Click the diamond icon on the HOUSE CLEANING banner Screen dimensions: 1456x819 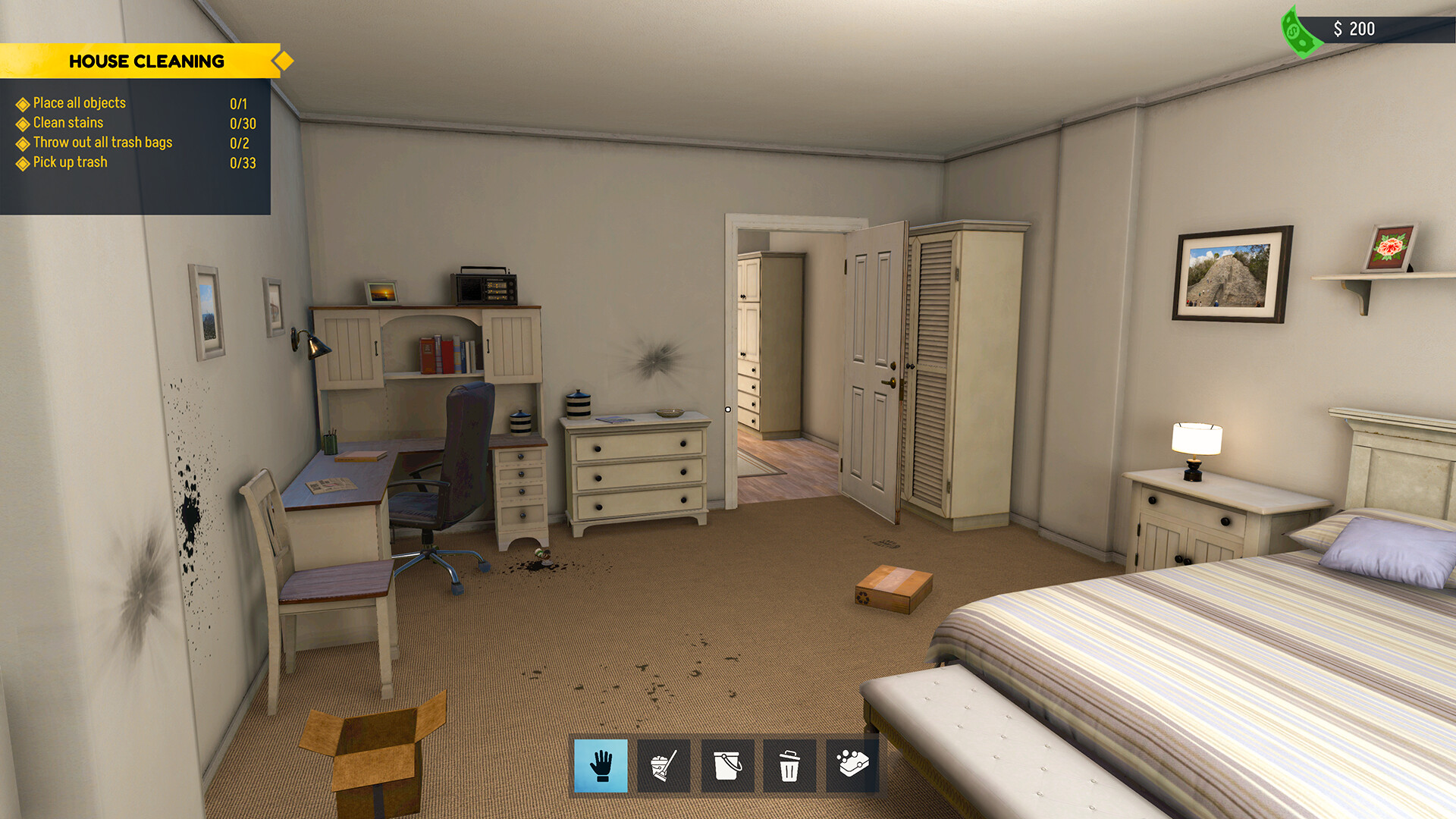pyautogui.click(x=284, y=60)
